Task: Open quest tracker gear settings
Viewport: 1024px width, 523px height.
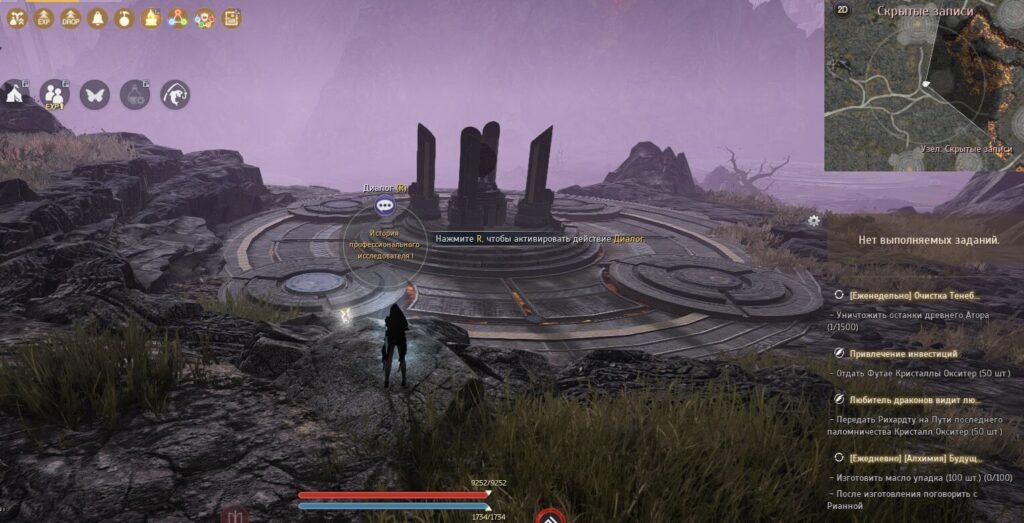Action: pos(814,220)
